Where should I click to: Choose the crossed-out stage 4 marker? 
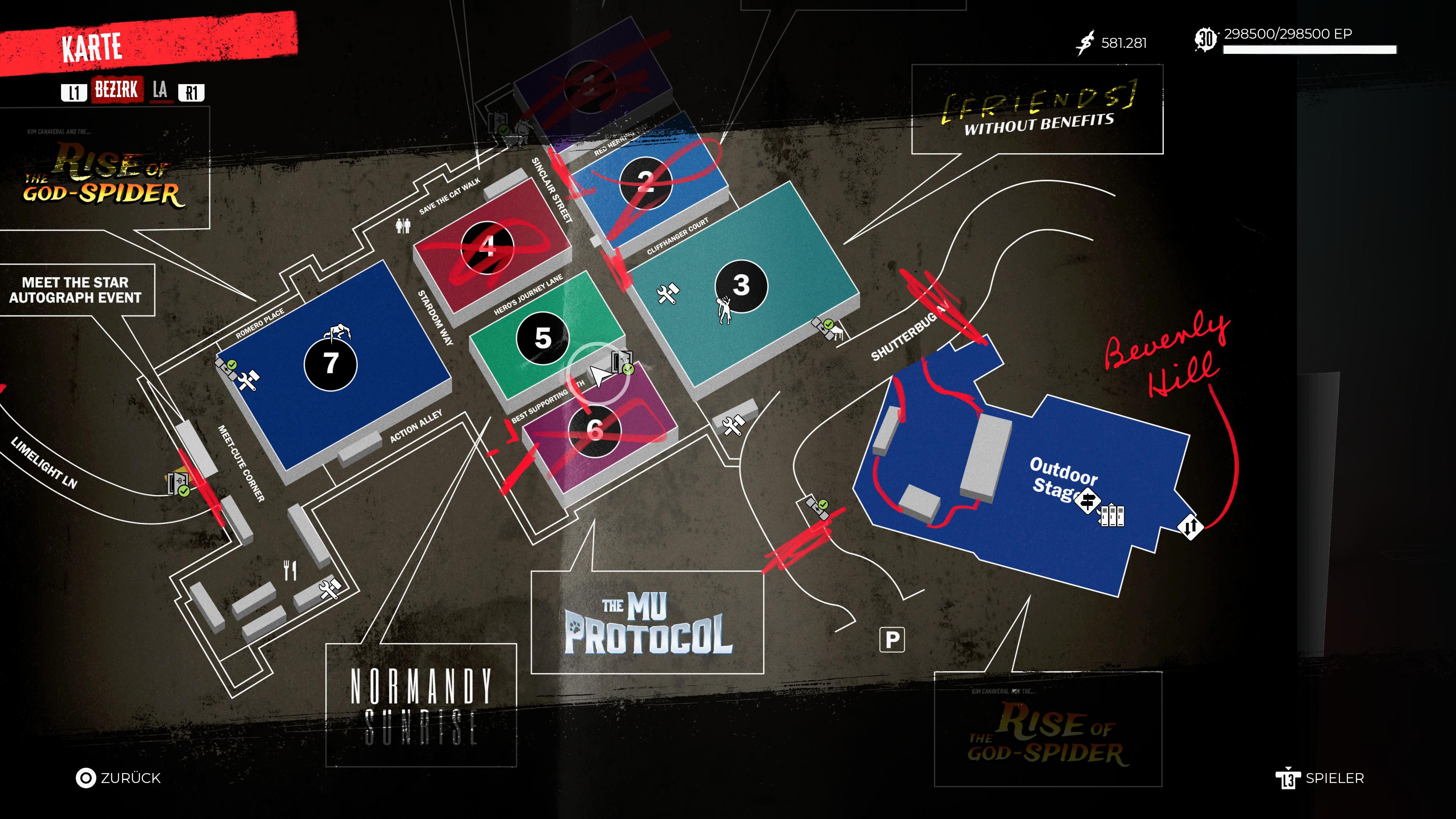tap(486, 247)
